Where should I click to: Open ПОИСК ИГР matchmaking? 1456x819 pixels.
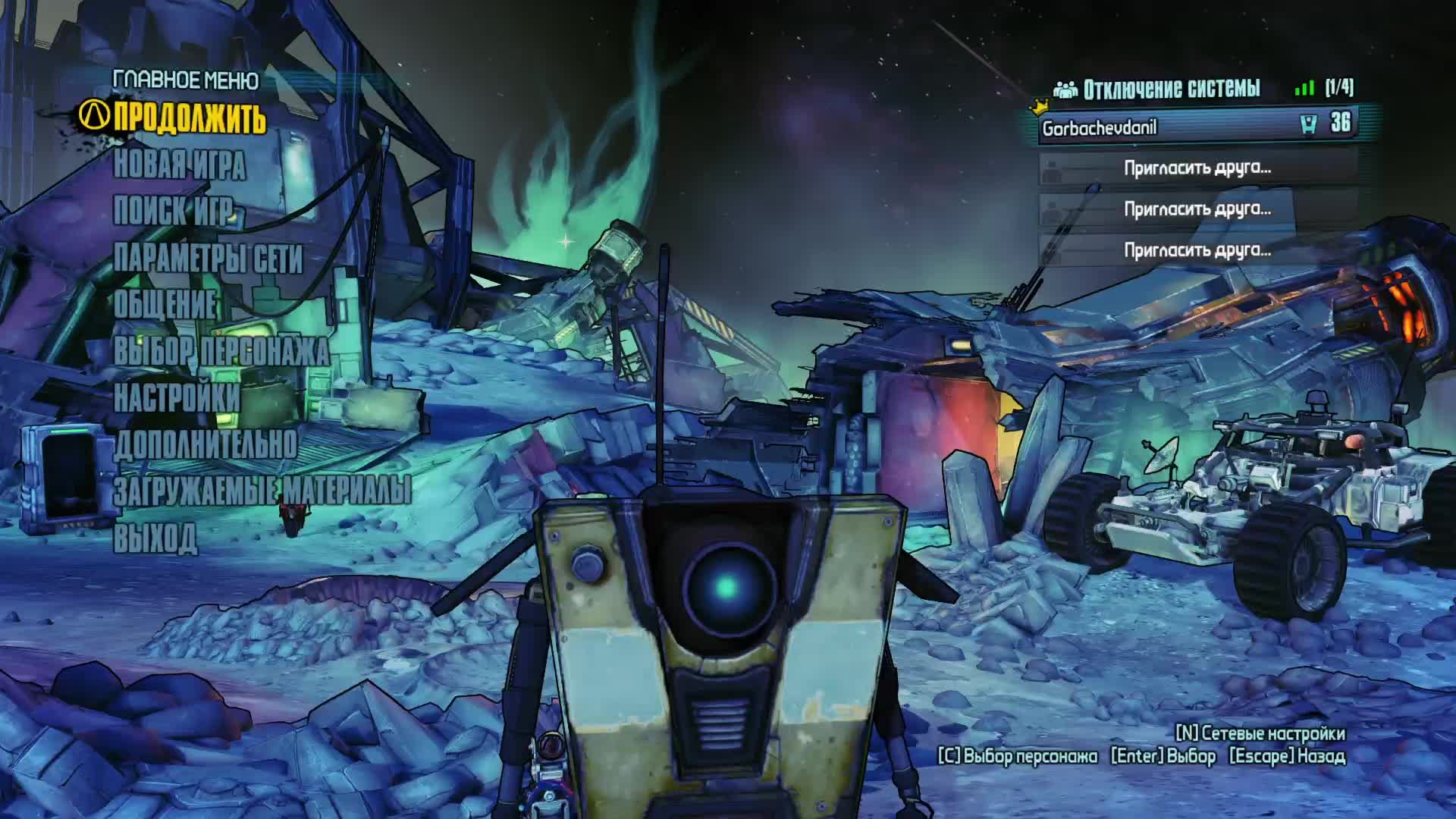(x=173, y=212)
